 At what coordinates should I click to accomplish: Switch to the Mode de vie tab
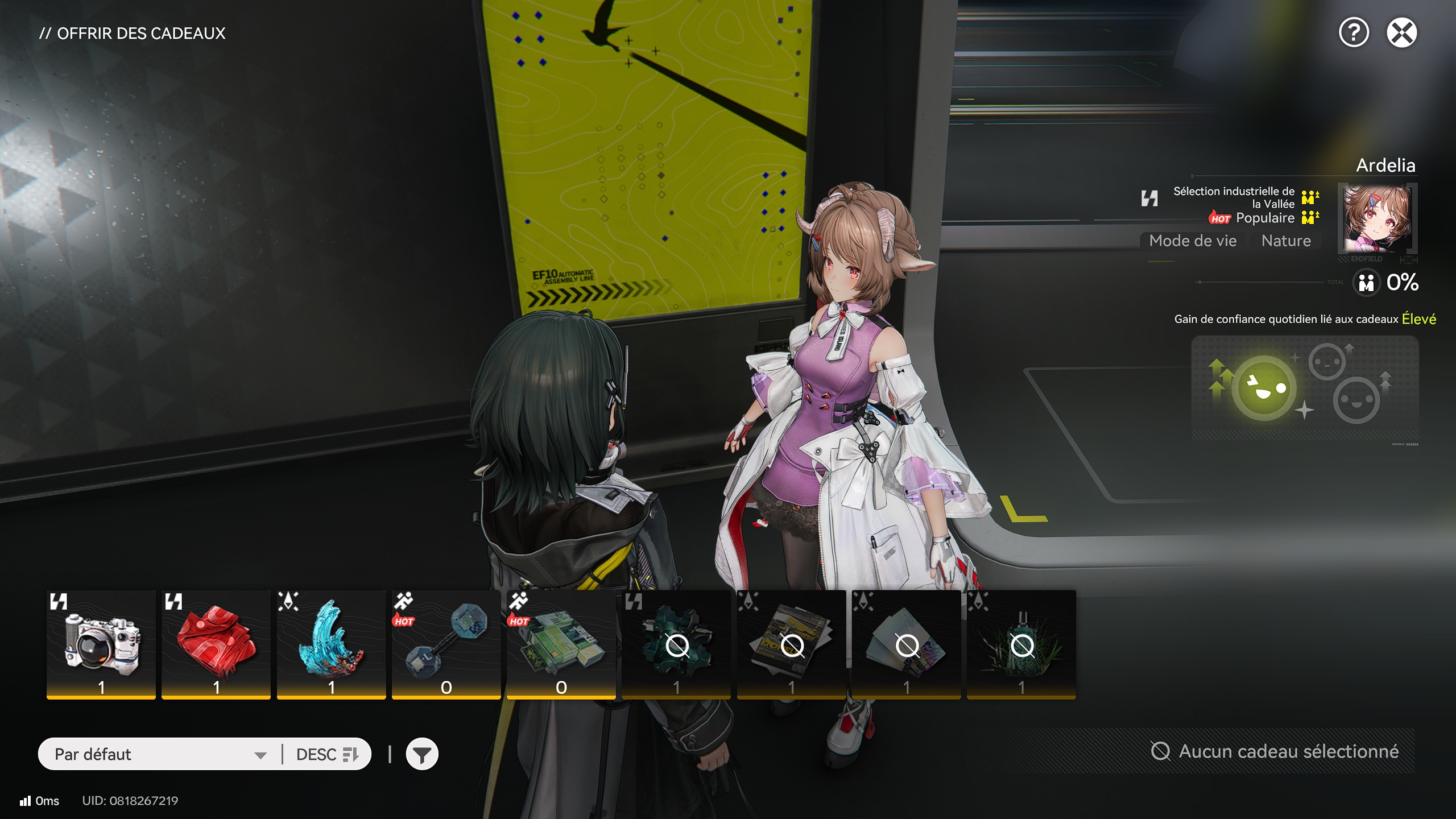pyautogui.click(x=1192, y=241)
